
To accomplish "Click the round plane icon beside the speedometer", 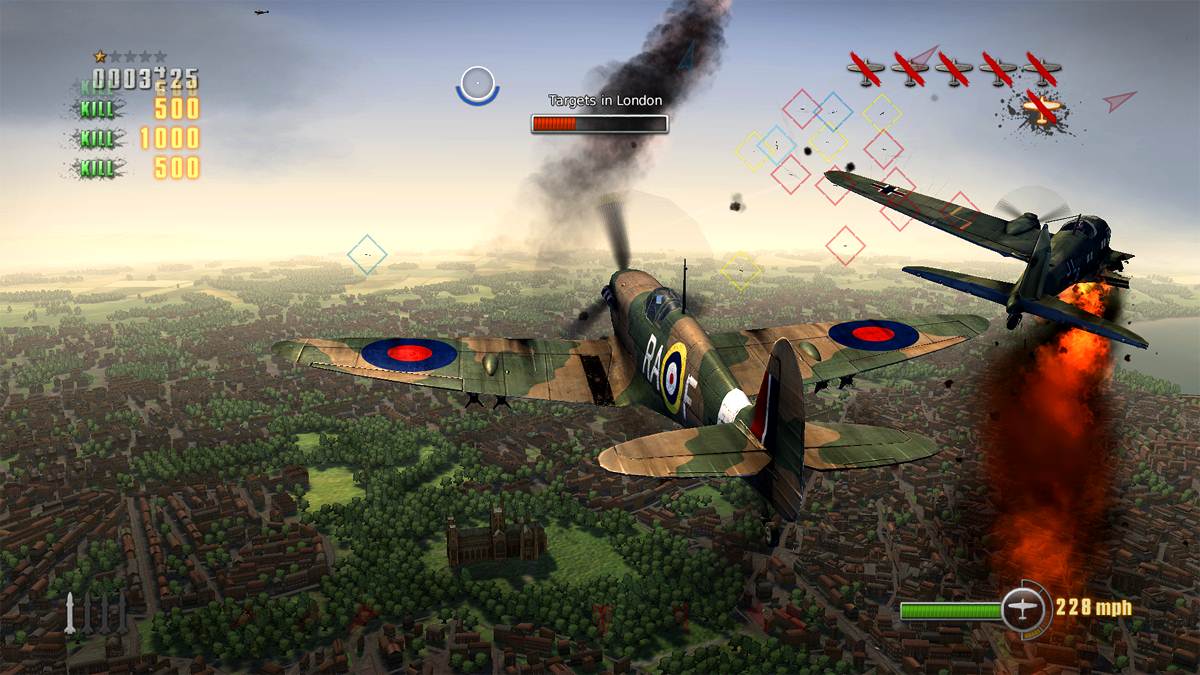I will 1022,608.
